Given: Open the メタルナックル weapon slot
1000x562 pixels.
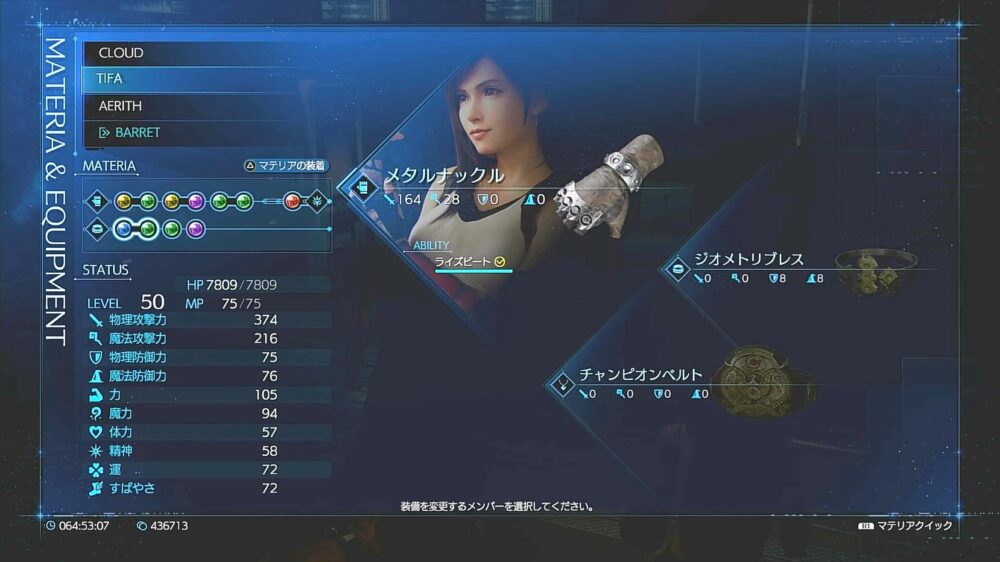Looking at the screenshot, I should coord(444,177).
